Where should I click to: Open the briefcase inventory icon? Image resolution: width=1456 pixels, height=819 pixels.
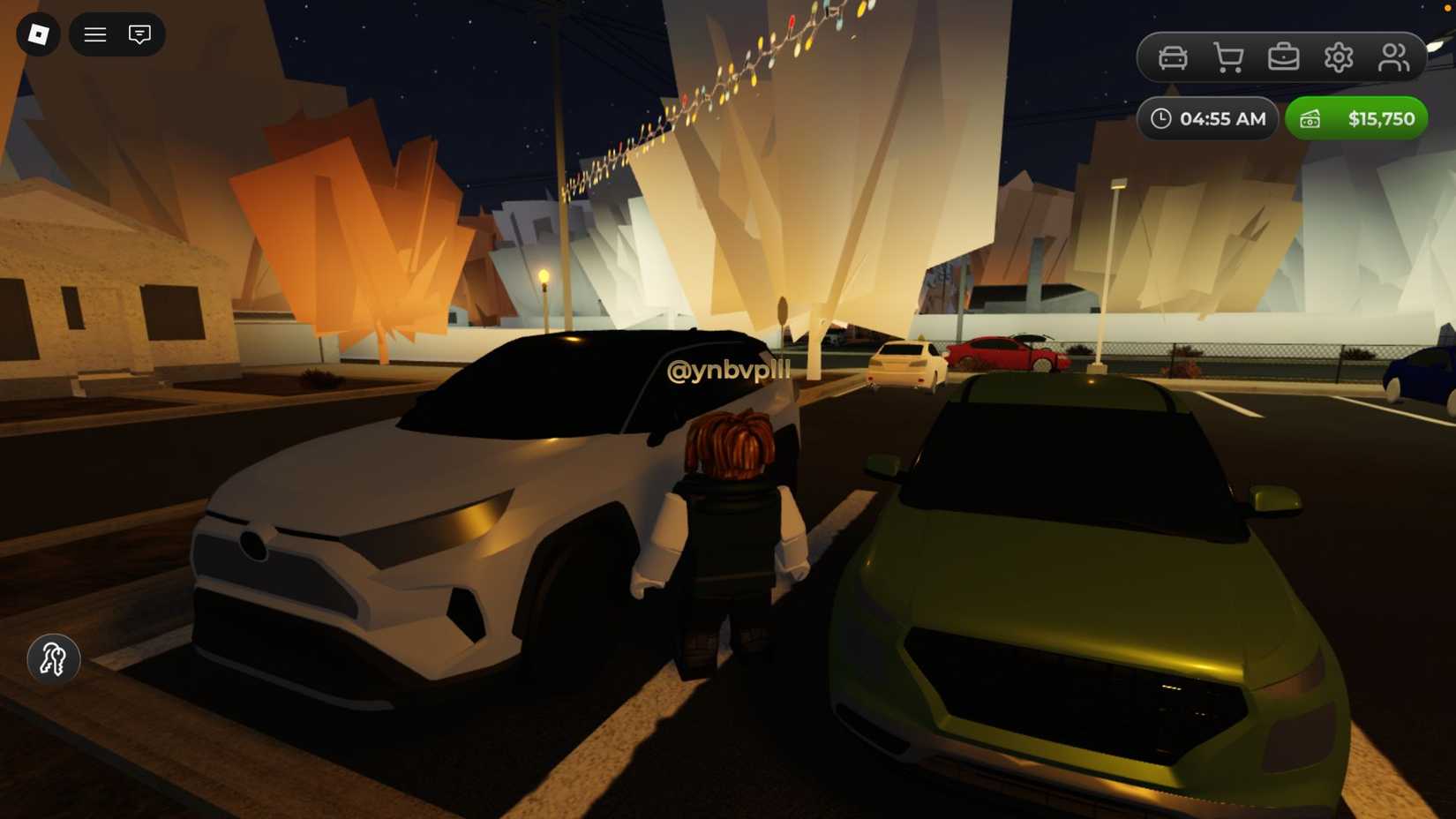pos(1284,56)
